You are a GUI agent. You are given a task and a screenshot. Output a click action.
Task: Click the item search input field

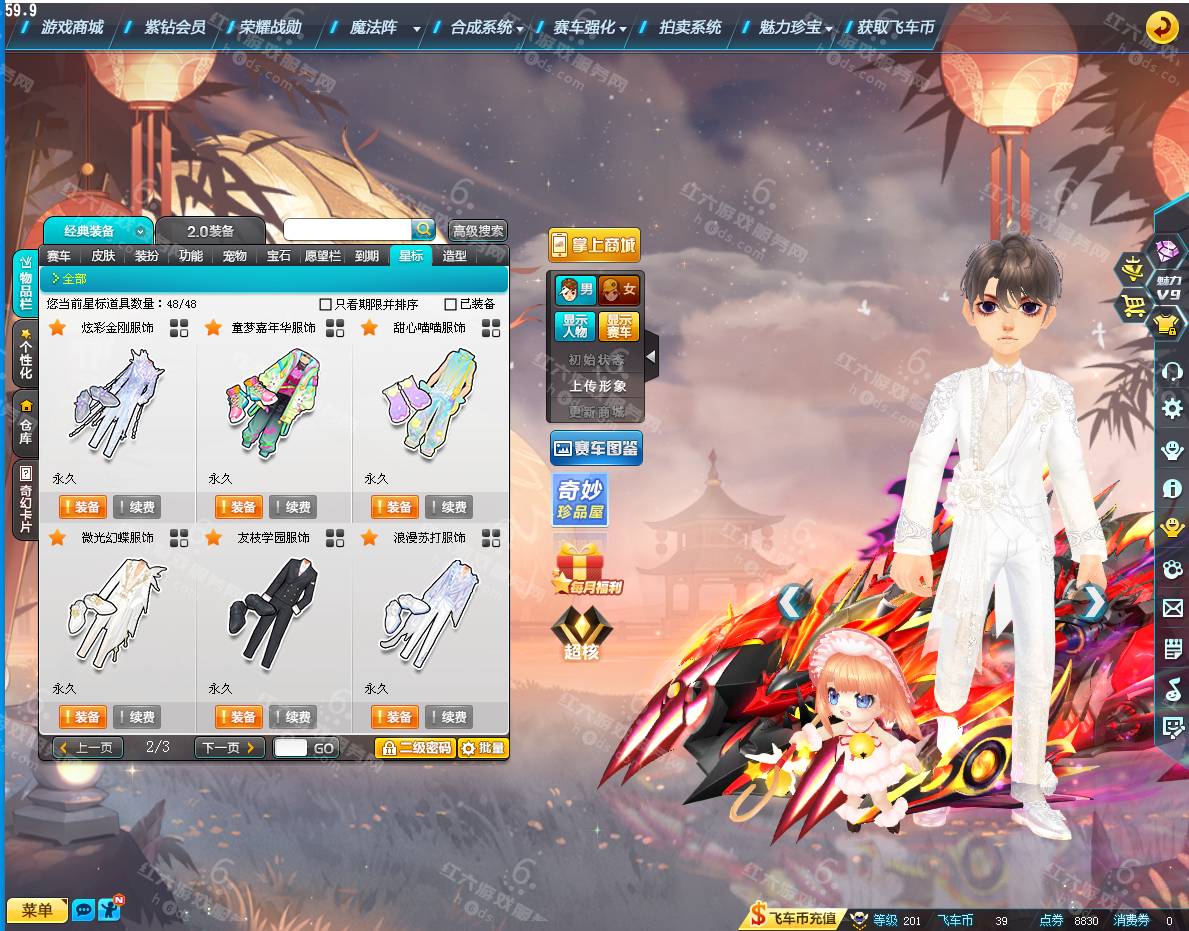point(347,230)
